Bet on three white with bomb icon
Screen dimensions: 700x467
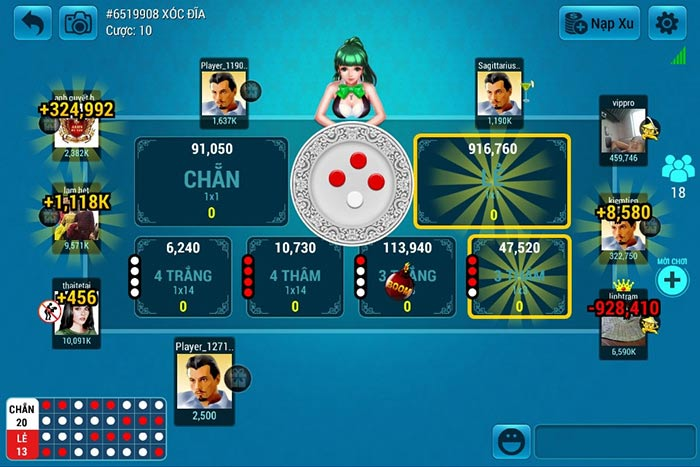(x=406, y=275)
